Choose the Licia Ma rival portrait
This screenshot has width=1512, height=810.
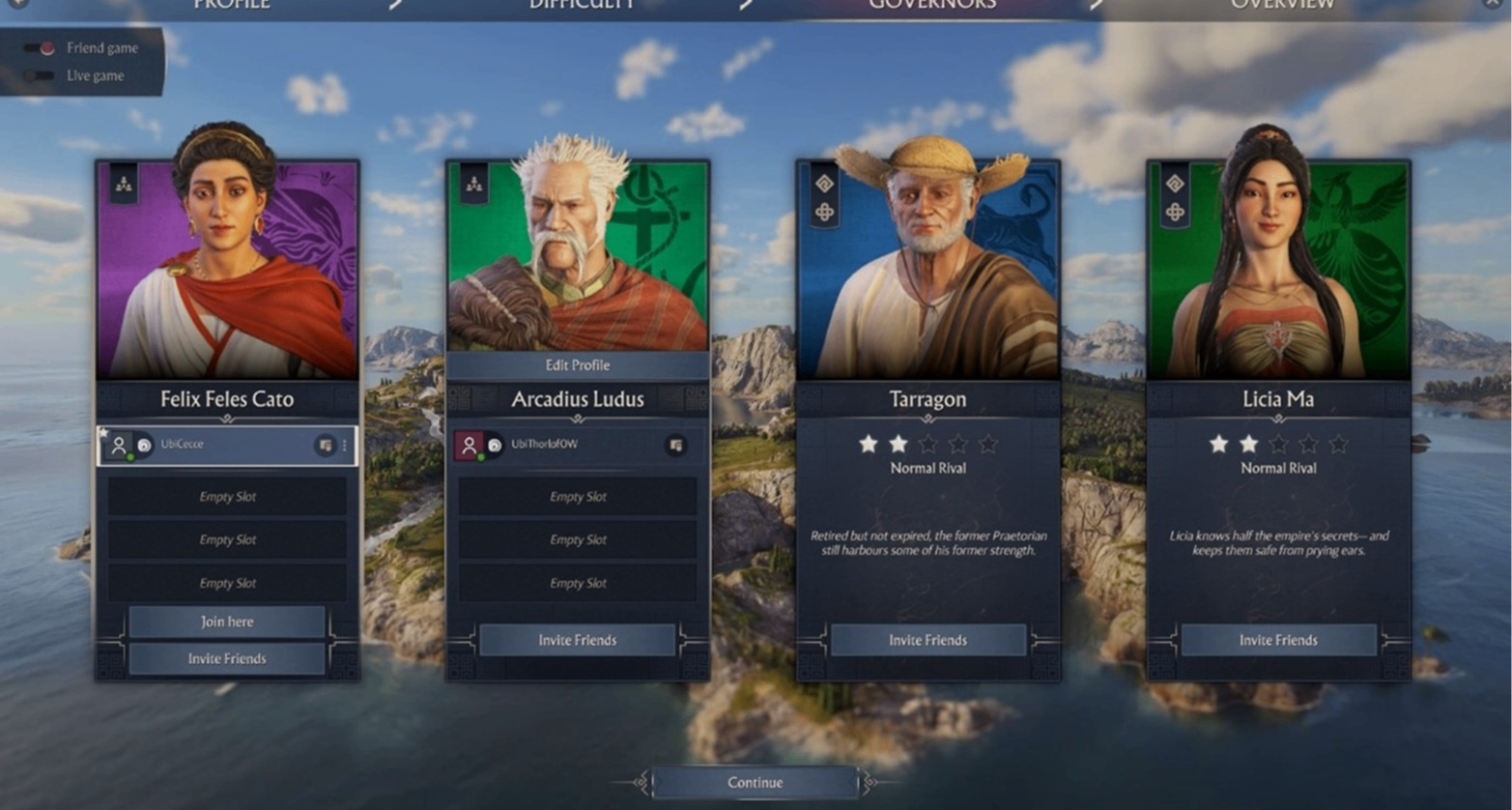pos(1277,271)
